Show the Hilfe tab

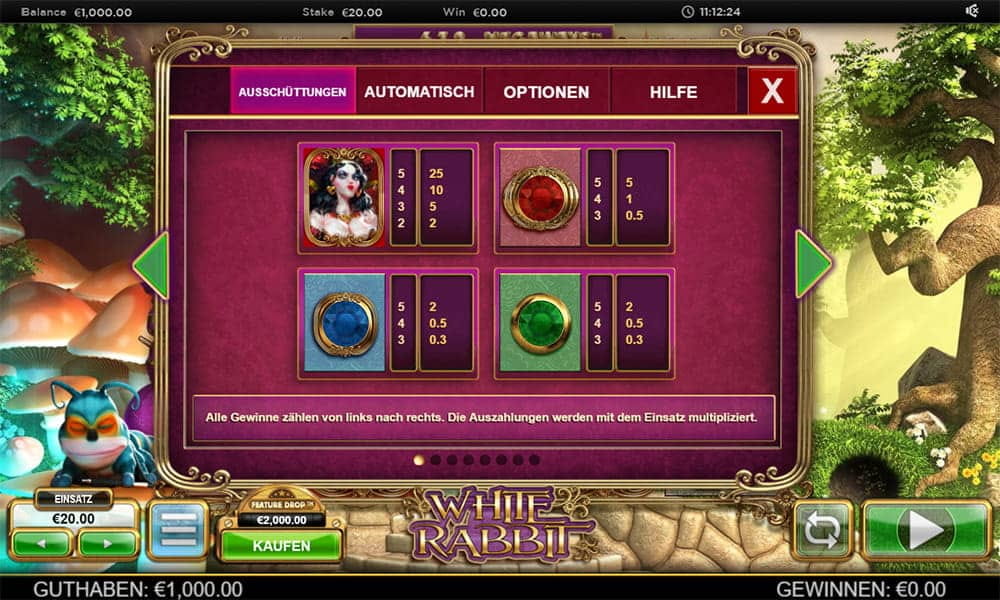point(673,92)
